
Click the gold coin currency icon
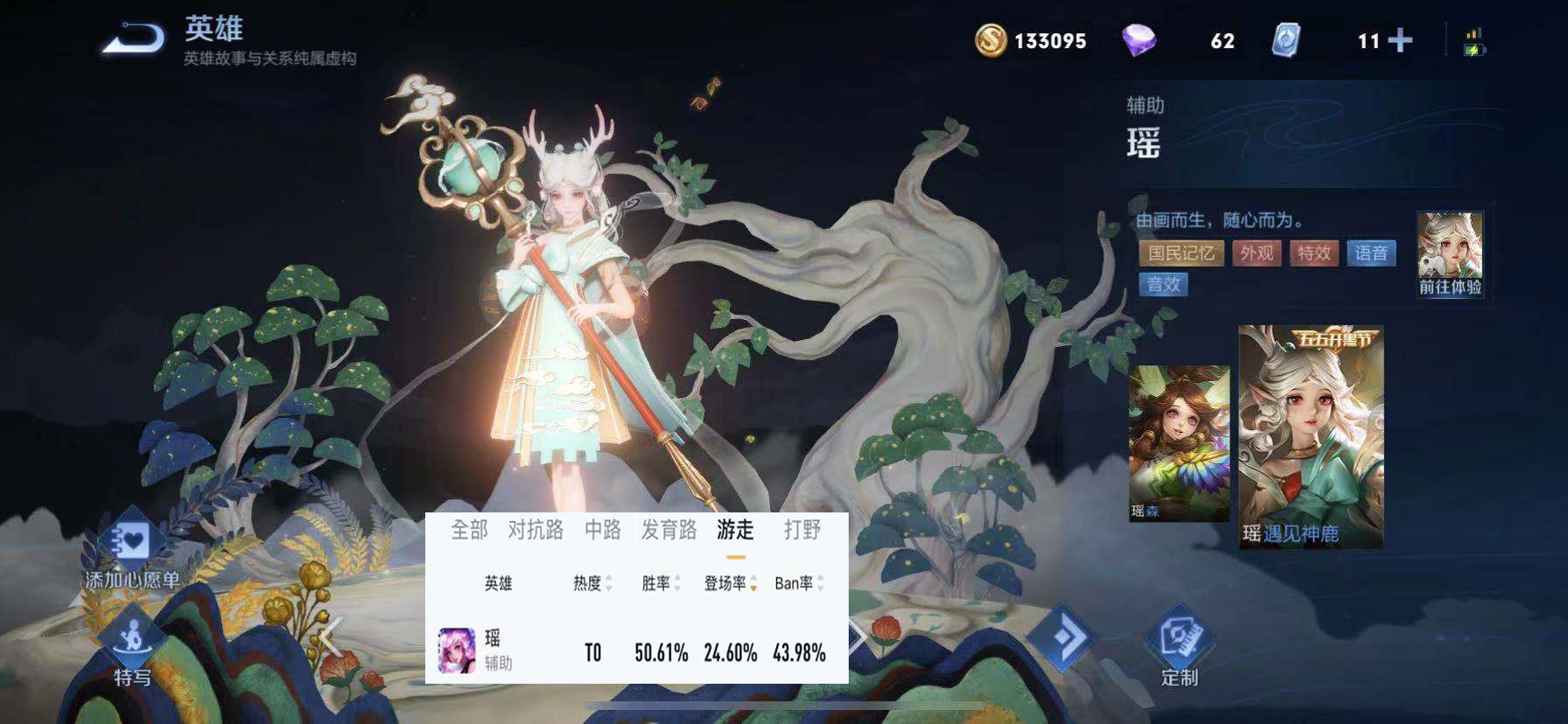[991, 39]
